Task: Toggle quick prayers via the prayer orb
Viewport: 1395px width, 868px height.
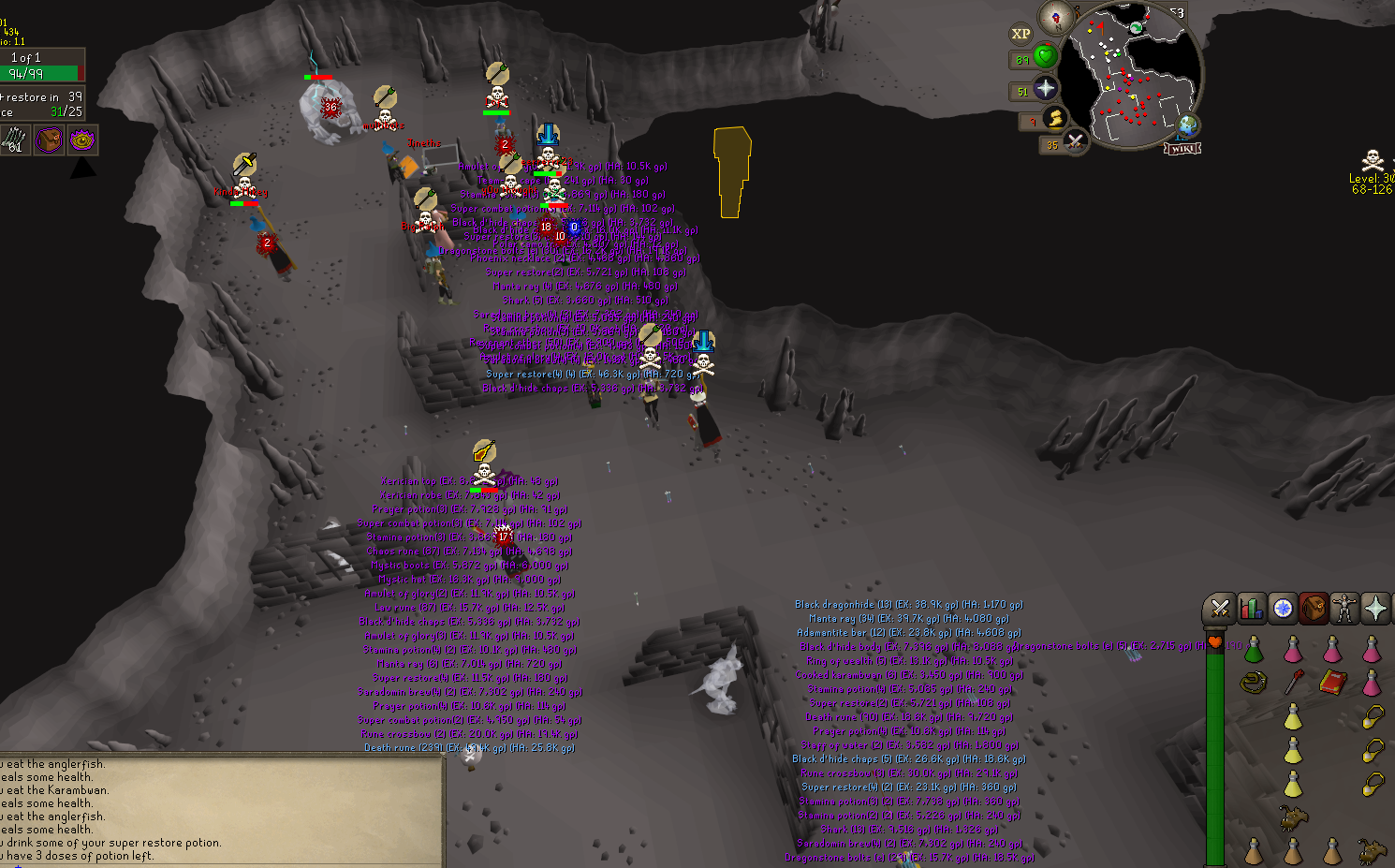Action: (x=1046, y=89)
